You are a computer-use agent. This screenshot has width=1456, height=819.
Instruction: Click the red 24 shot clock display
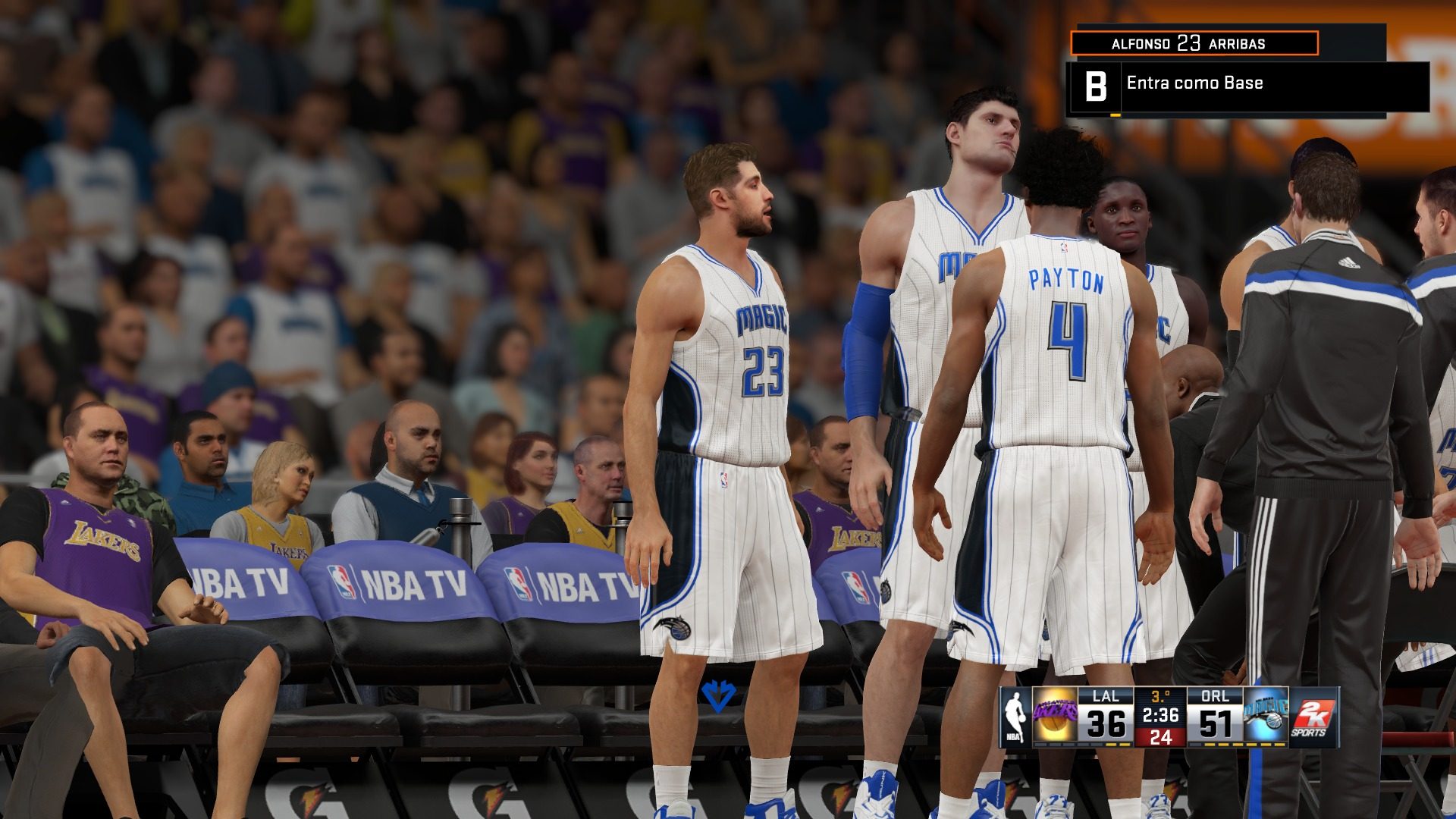click(x=1163, y=737)
